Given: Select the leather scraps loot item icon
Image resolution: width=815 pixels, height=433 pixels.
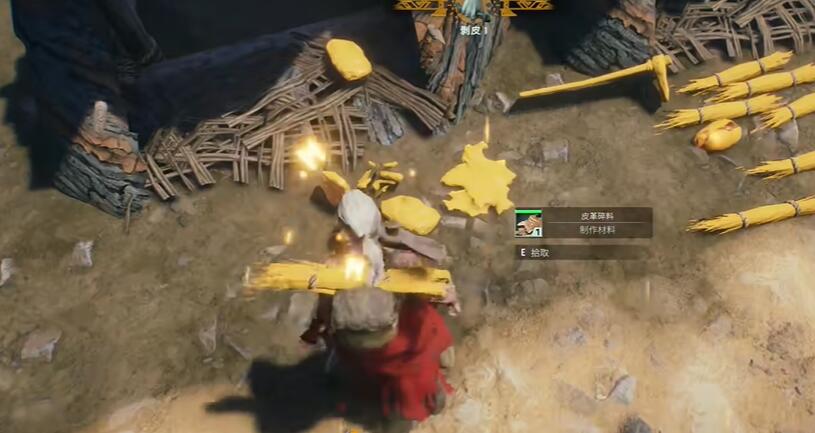Looking at the screenshot, I should tap(528, 223).
